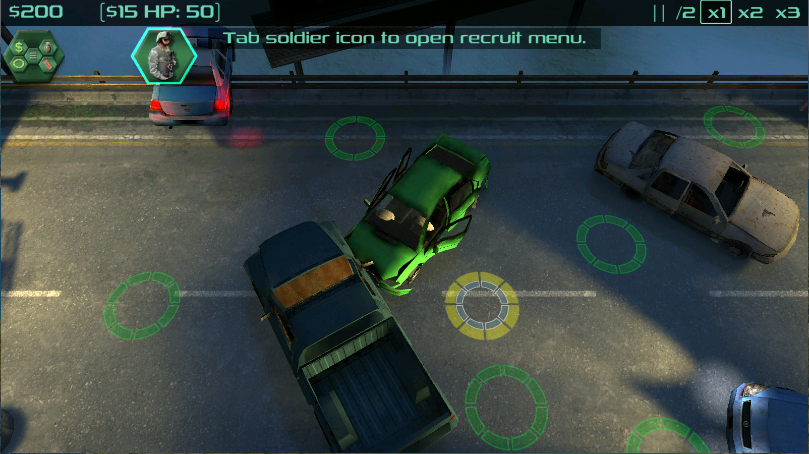The image size is (809, 454).
Task: Choose the x3 fast-forward speed
Action: click(x=786, y=13)
